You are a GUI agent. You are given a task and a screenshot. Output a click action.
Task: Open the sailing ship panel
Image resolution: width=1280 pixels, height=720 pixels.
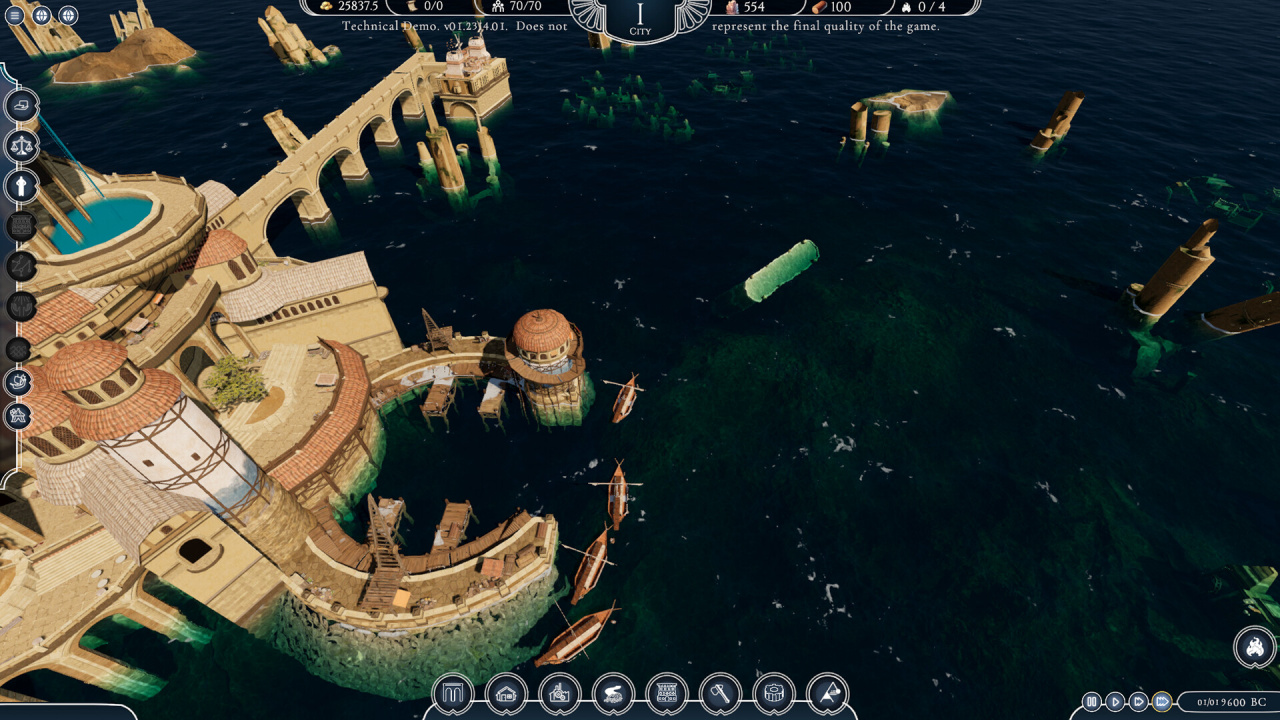(x=19, y=381)
